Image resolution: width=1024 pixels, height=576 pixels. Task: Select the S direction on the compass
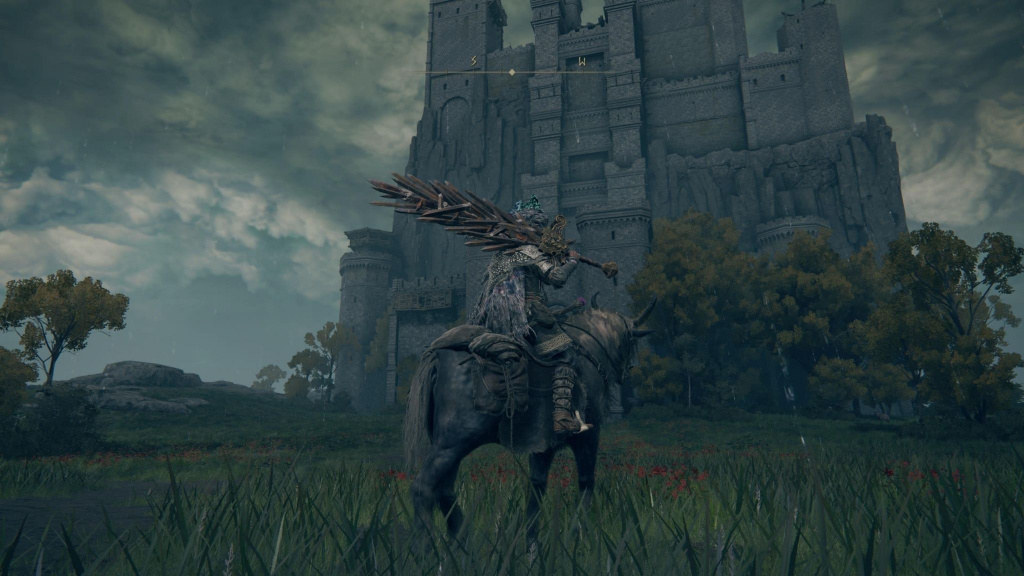pyautogui.click(x=473, y=62)
